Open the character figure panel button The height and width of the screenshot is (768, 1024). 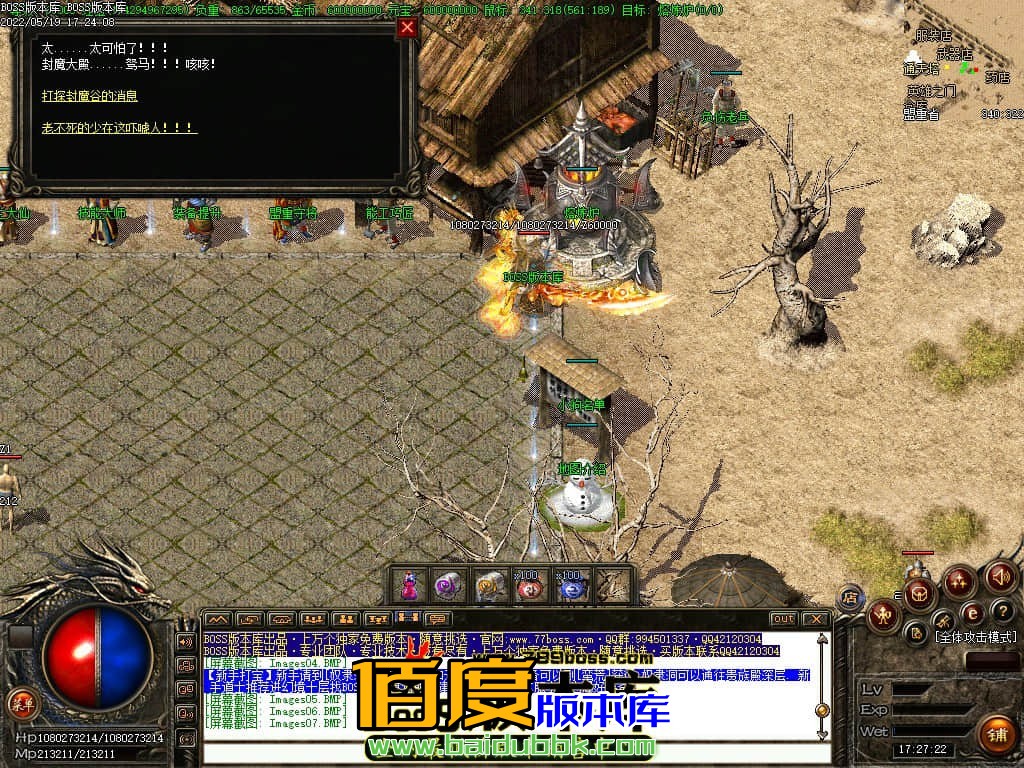pyautogui.click(x=883, y=616)
